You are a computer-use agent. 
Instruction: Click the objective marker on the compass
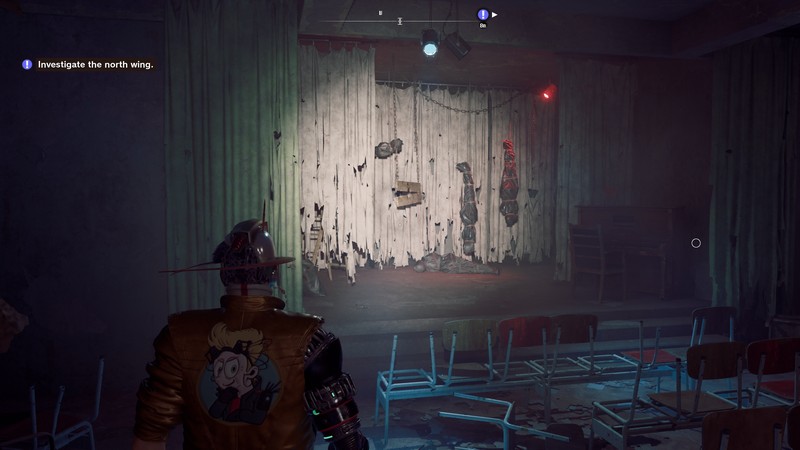click(483, 15)
